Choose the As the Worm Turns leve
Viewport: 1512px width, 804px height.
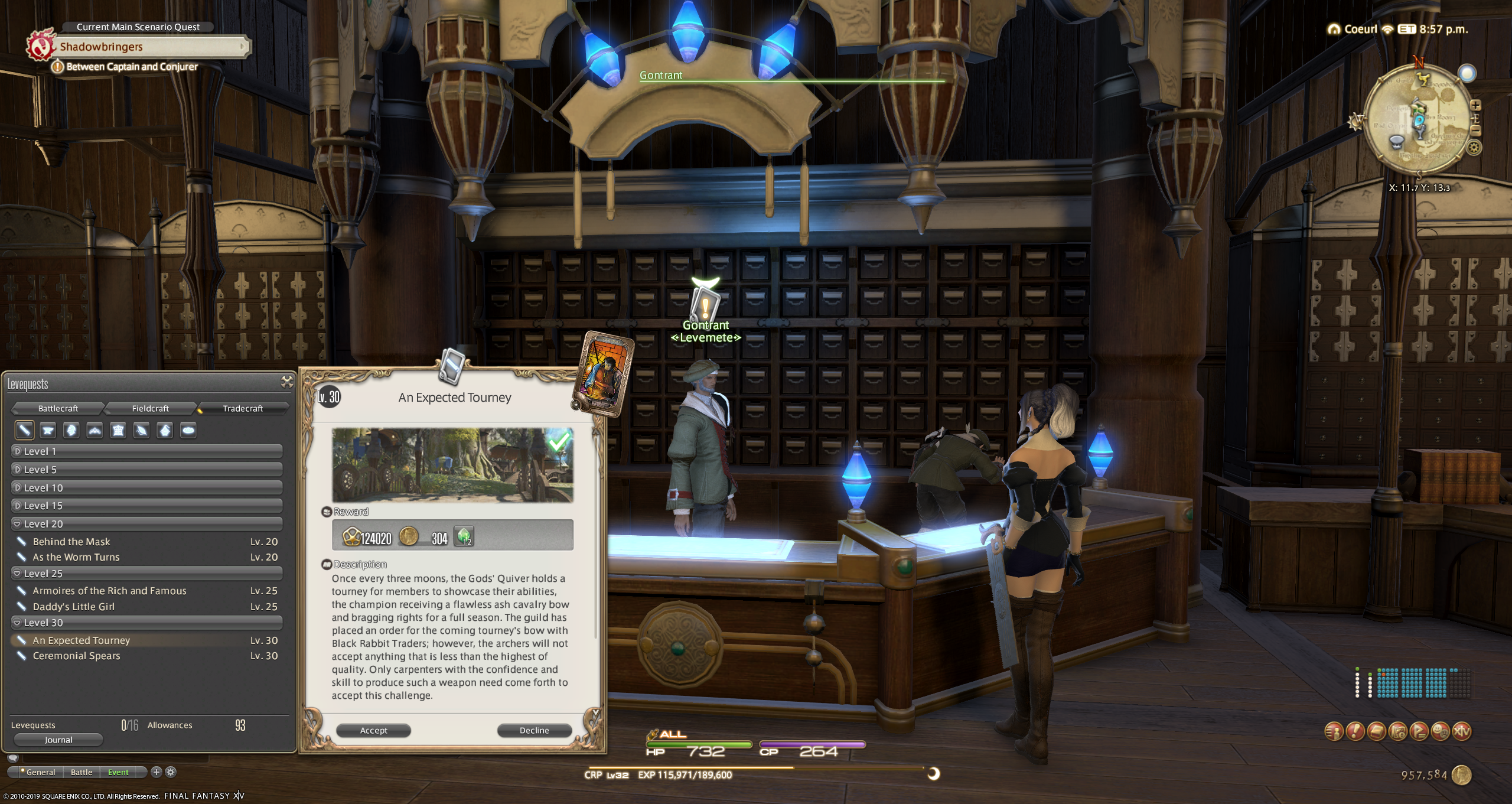(x=76, y=557)
